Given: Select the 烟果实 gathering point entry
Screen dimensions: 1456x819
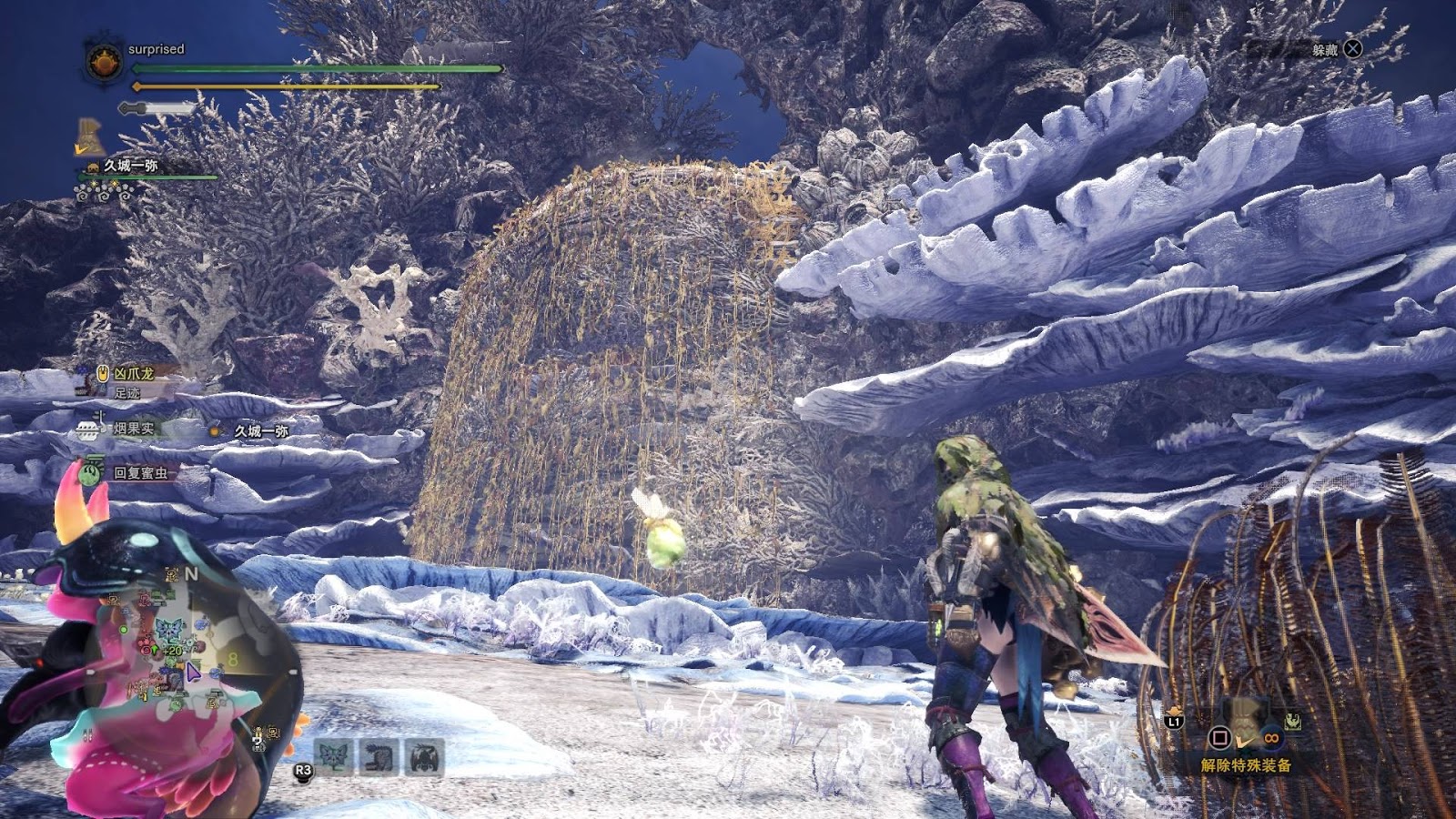Looking at the screenshot, I should point(133,429).
